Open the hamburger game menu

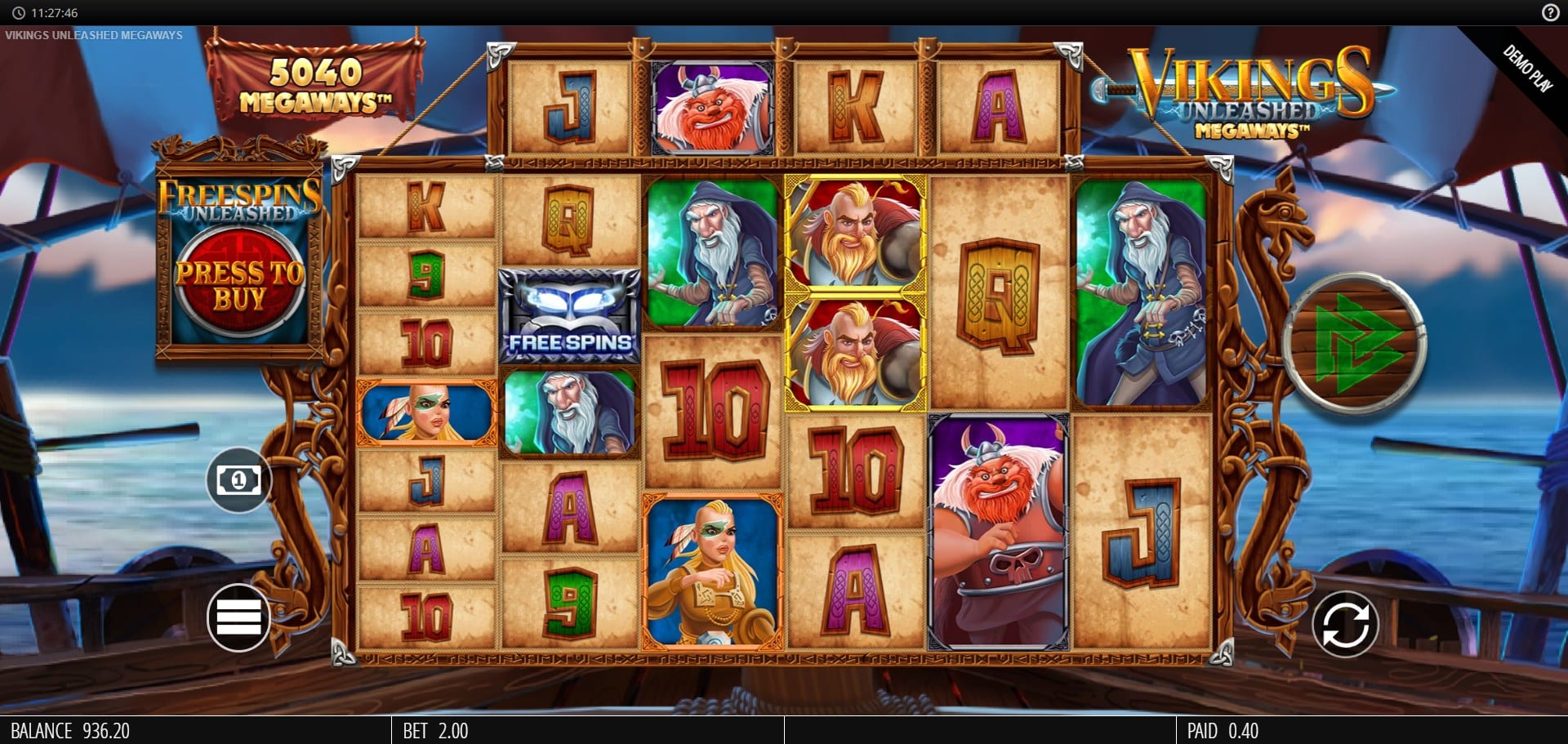238,617
